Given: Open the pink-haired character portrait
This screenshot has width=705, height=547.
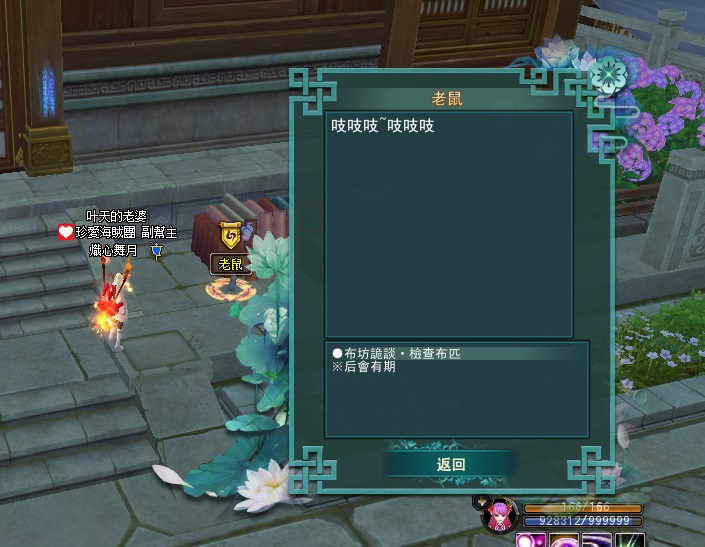Looking at the screenshot, I should point(498,516).
